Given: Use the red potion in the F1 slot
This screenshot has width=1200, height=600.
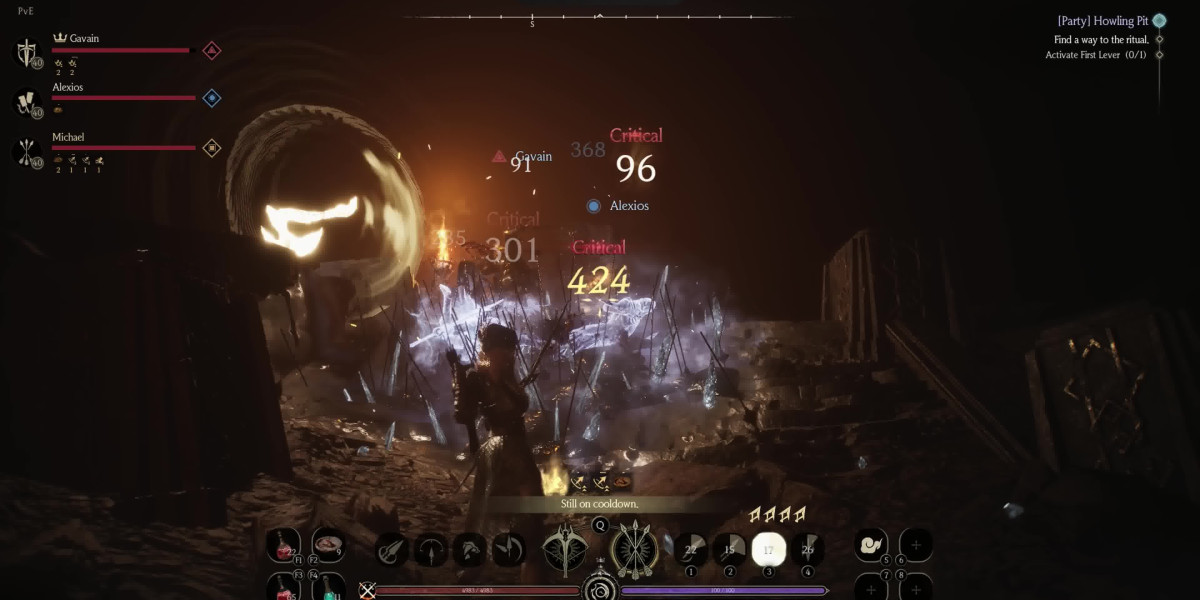Looking at the screenshot, I should [x=283, y=546].
